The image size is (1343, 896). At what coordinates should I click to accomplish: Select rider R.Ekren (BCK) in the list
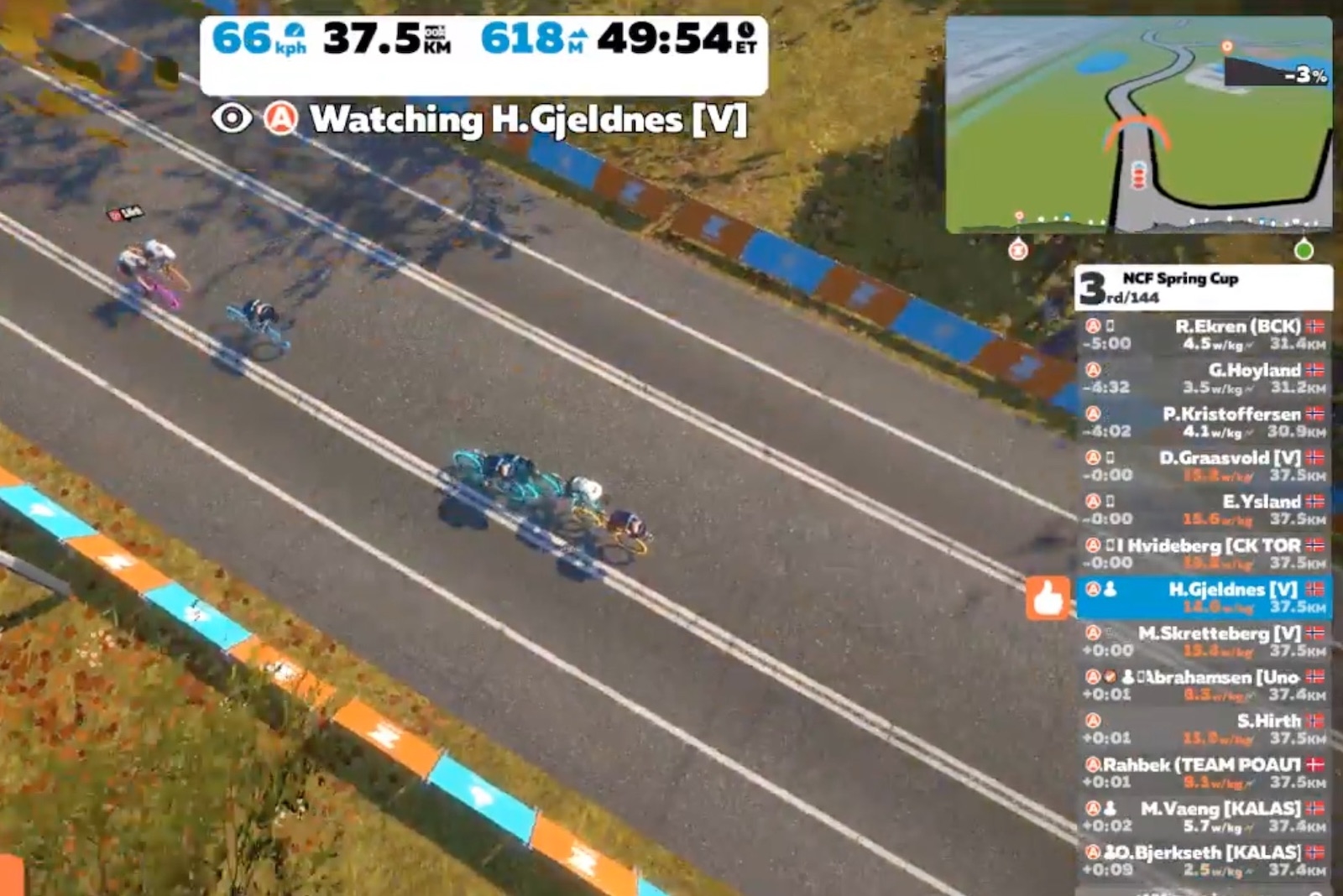point(1204,335)
